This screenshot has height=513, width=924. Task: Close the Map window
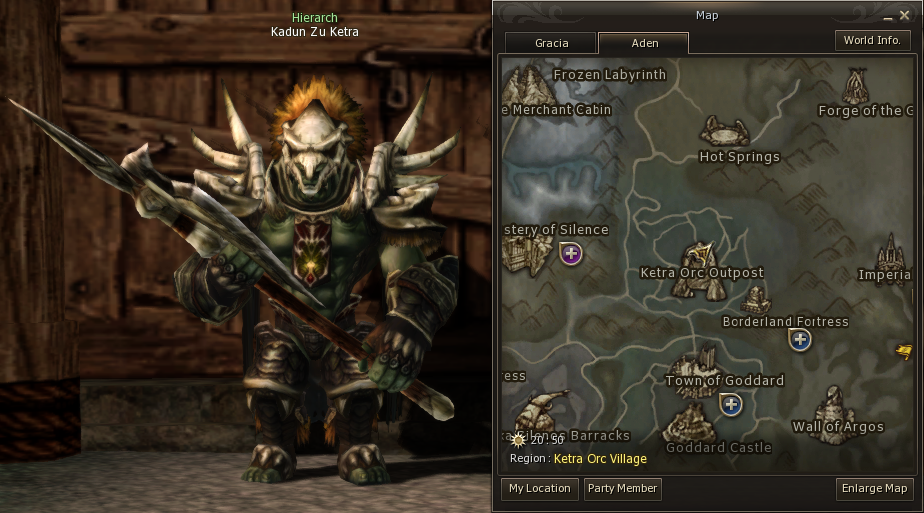(x=904, y=16)
